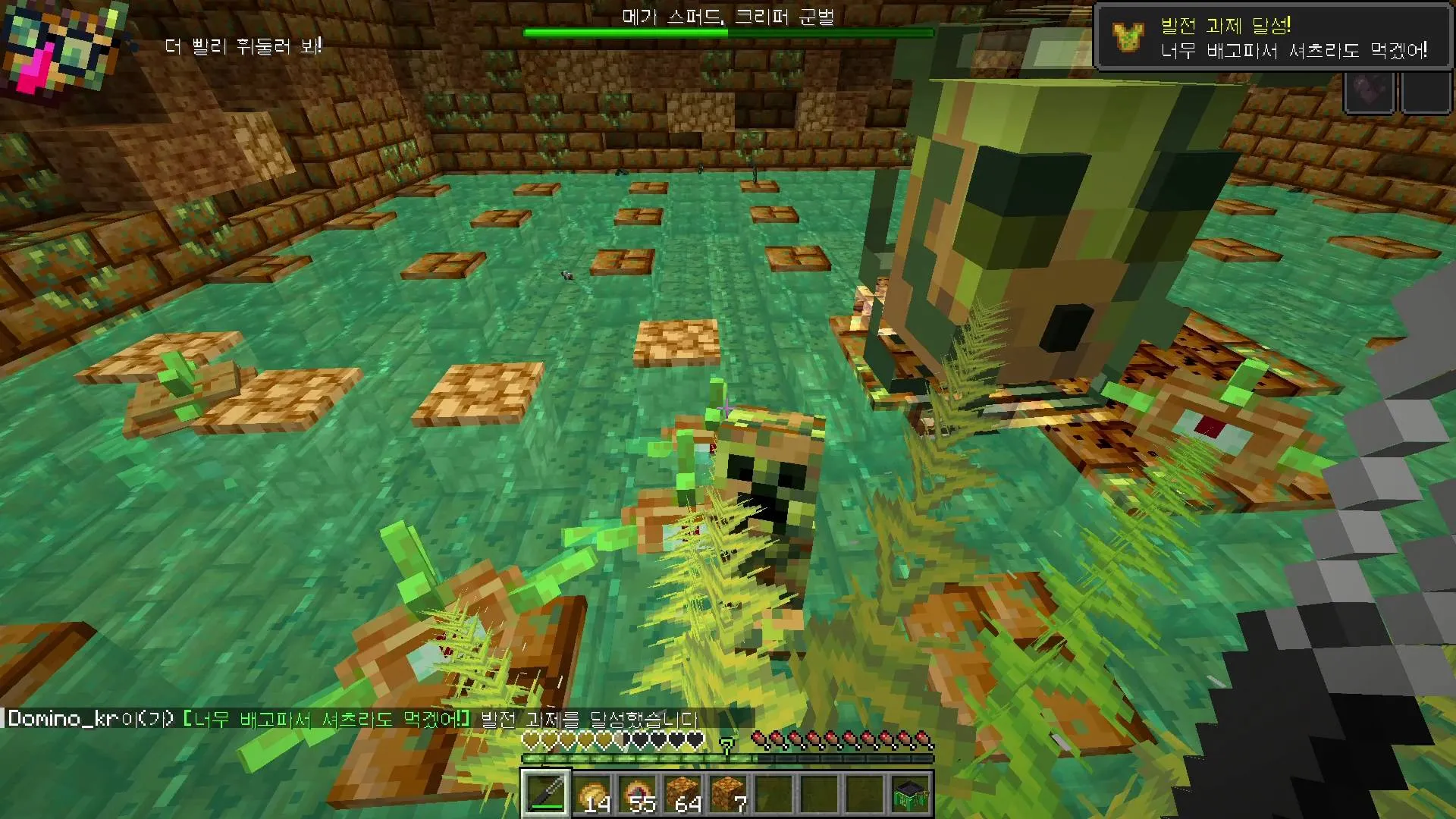The image size is (1456, 819).
Task: Click the XP level number above the hotbar
Action: [726, 746]
